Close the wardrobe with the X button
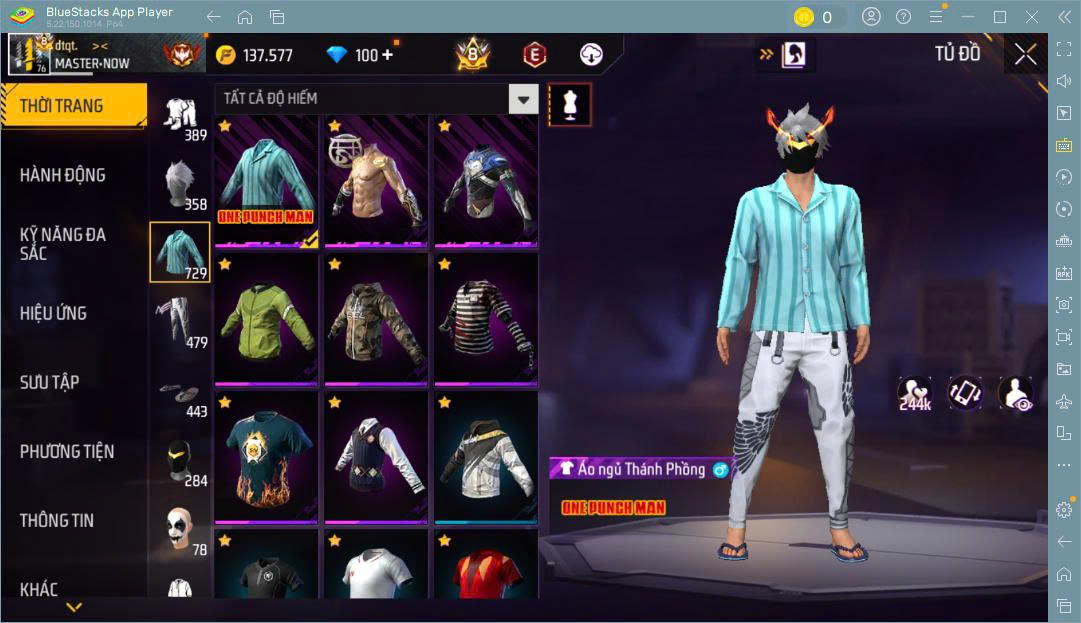Screen dimensions: 1081x623 tap(1025, 55)
